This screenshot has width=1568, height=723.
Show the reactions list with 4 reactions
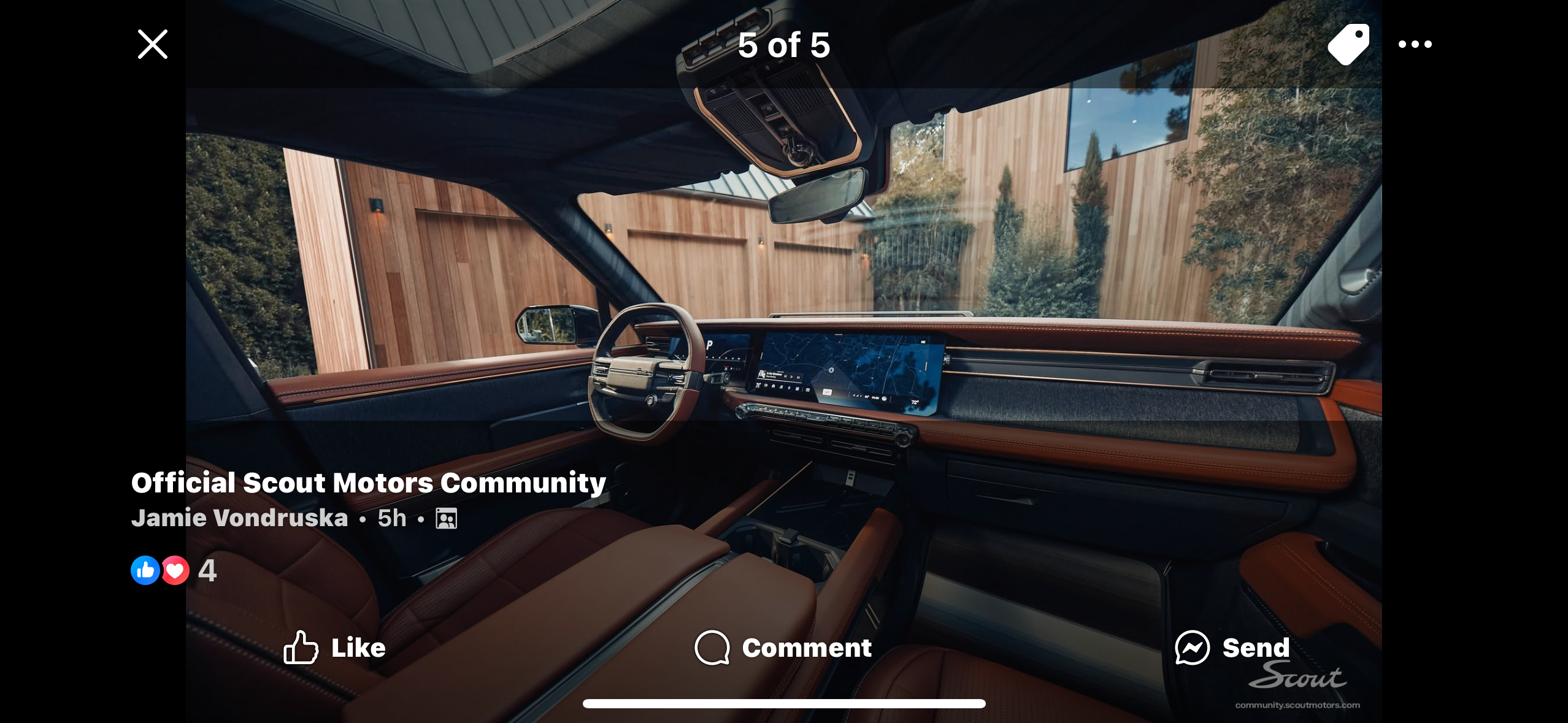pyautogui.click(x=174, y=570)
